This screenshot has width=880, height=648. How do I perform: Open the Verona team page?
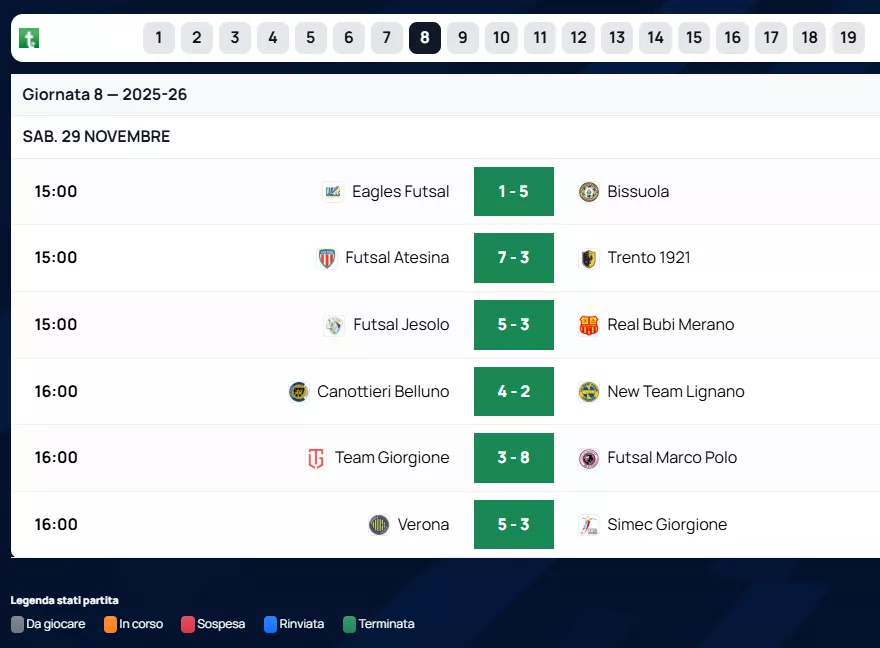tap(423, 525)
